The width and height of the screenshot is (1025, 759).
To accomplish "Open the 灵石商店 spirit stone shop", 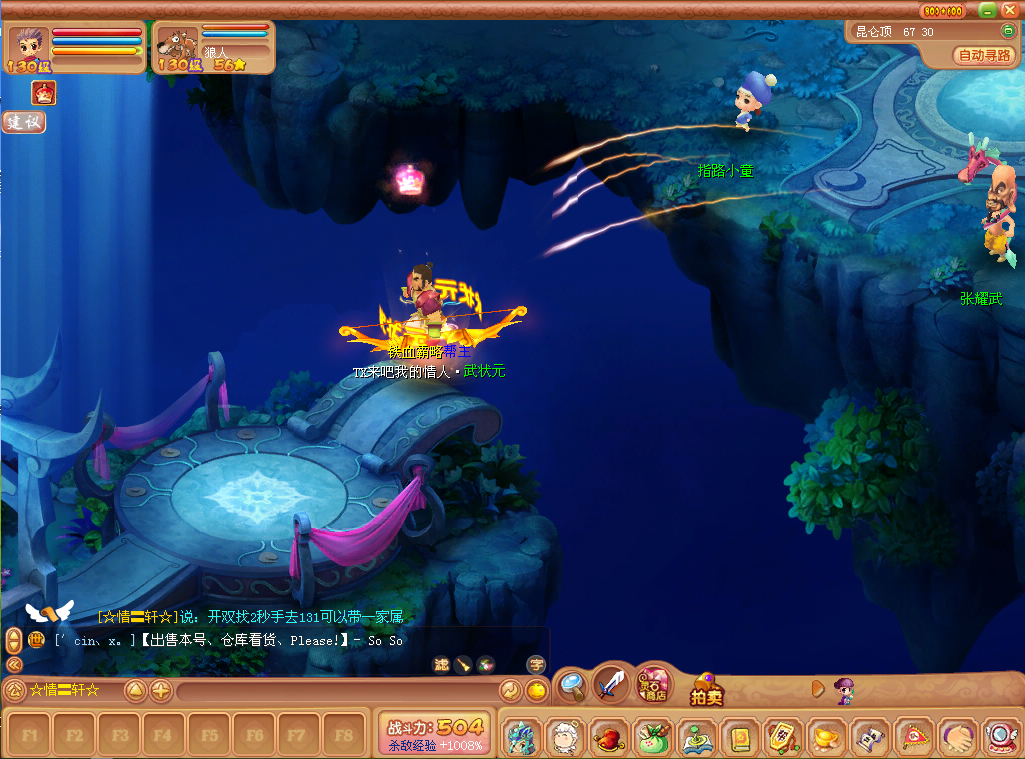I will point(653,686).
